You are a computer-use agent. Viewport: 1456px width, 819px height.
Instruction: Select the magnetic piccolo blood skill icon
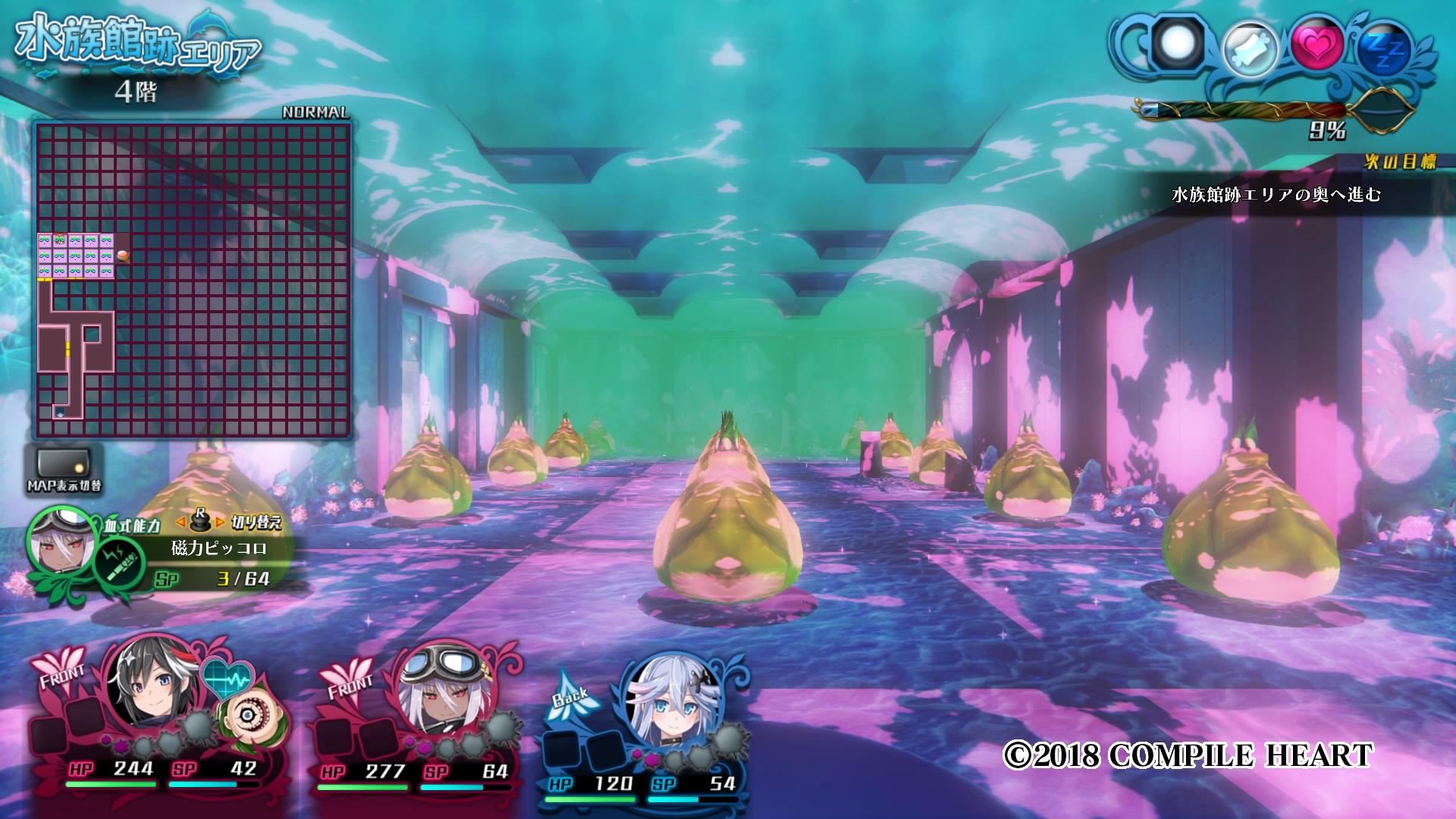click(120, 563)
